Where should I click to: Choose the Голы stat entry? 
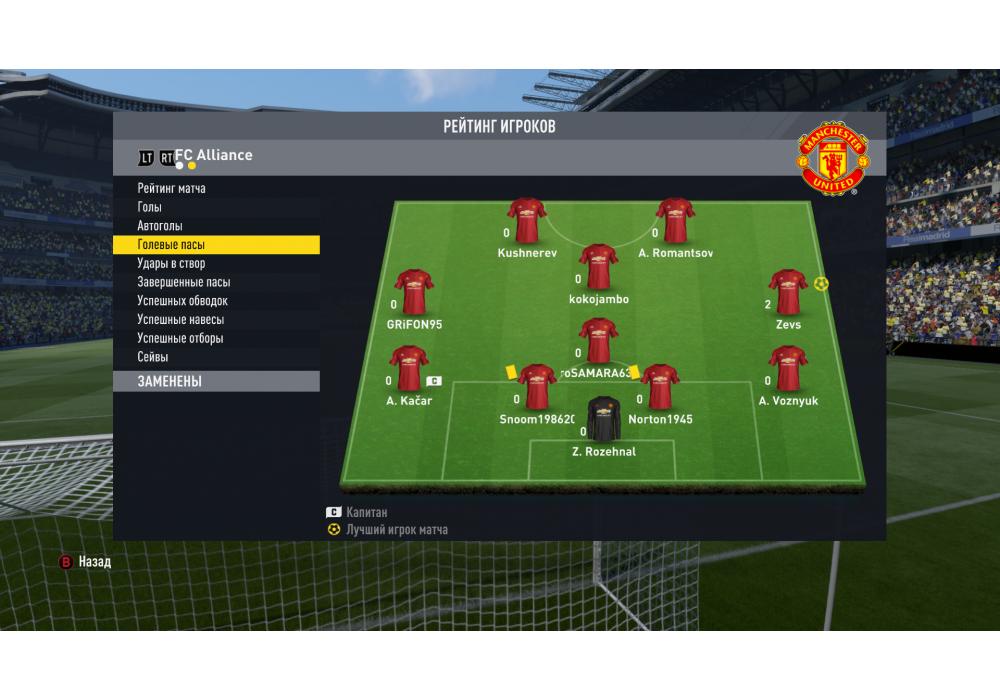[x=150, y=207]
